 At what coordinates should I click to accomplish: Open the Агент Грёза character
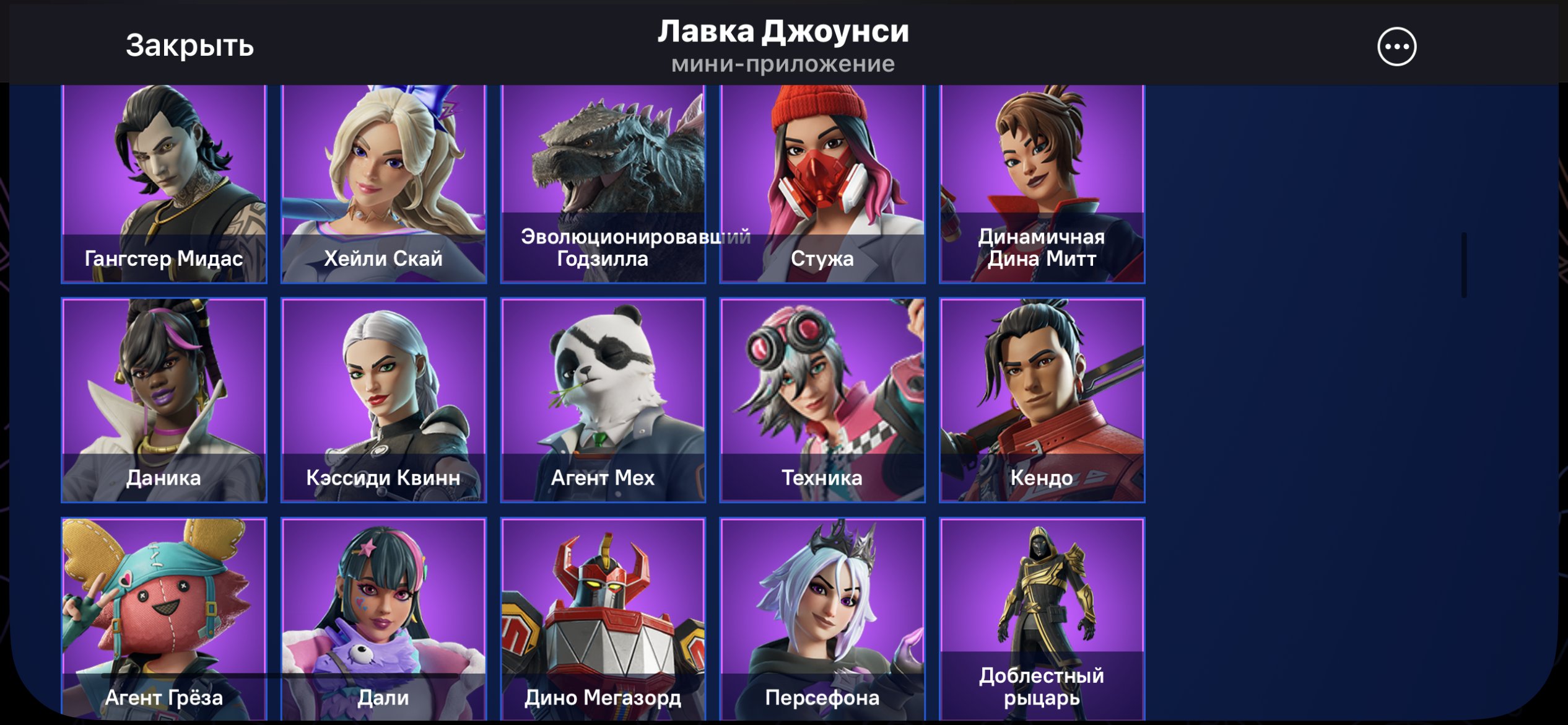tap(164, 620)
